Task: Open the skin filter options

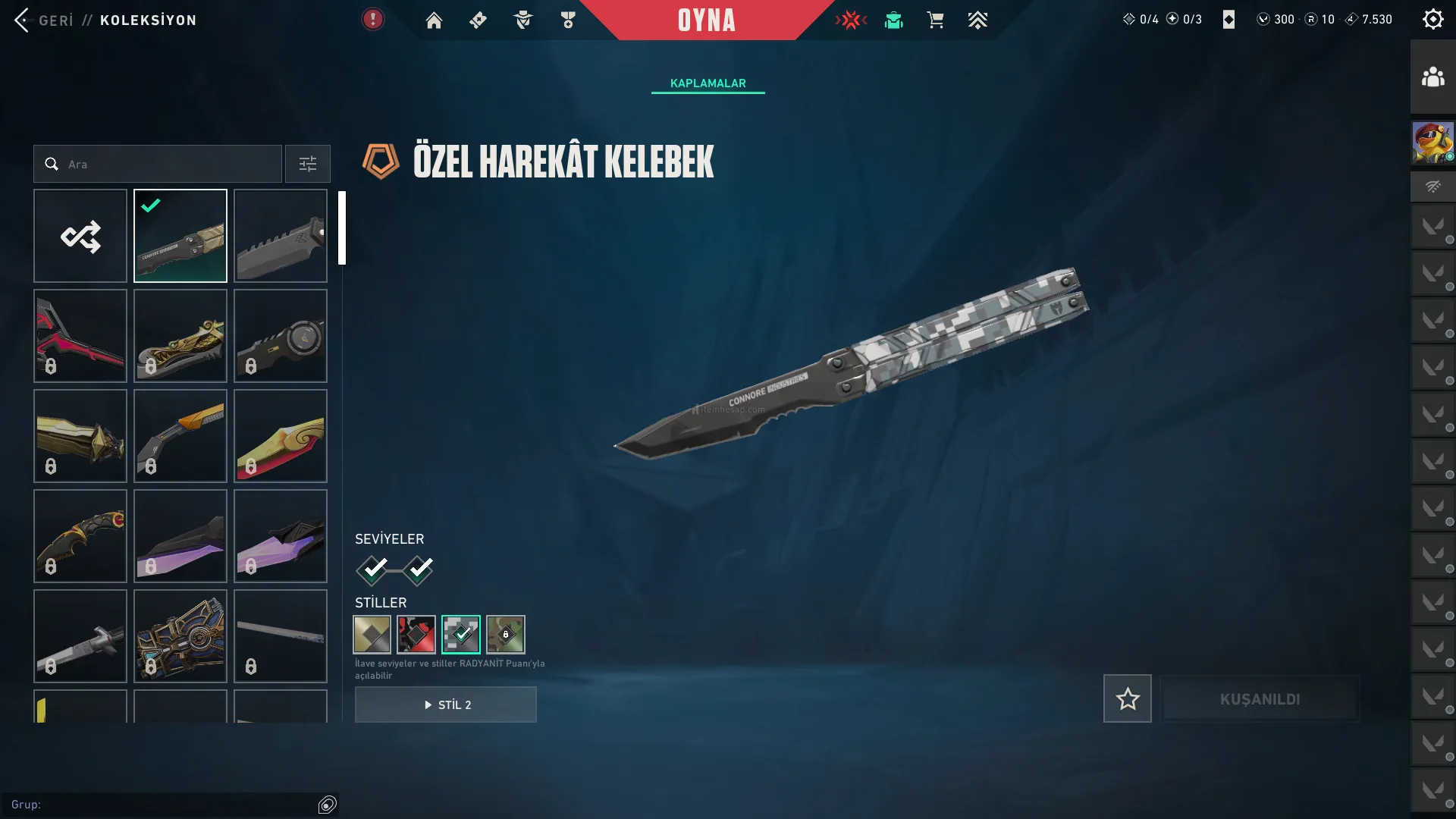Action: click(307, 164)
